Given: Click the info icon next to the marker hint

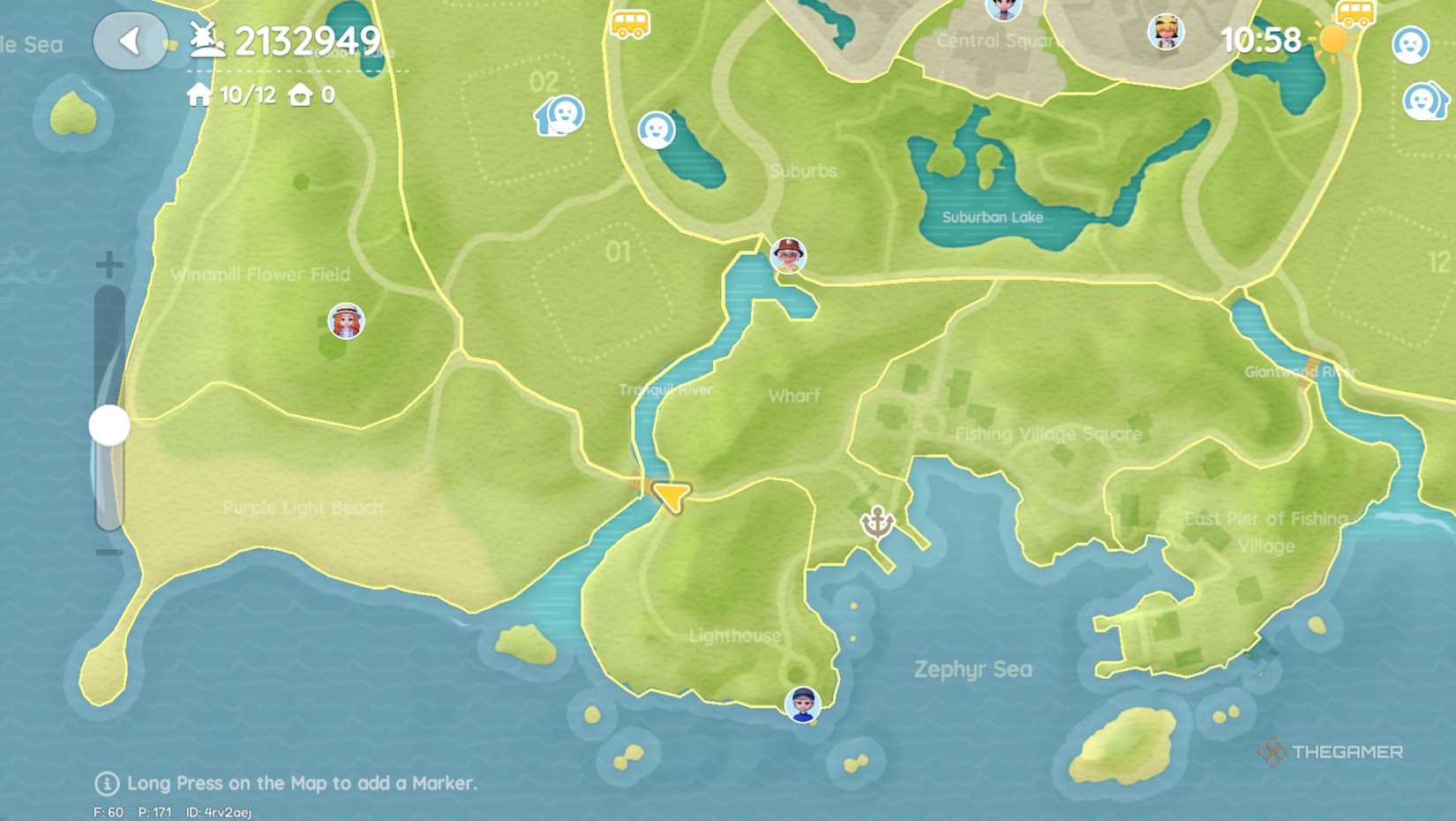Looking at the screenshot, I should (108, 782).
